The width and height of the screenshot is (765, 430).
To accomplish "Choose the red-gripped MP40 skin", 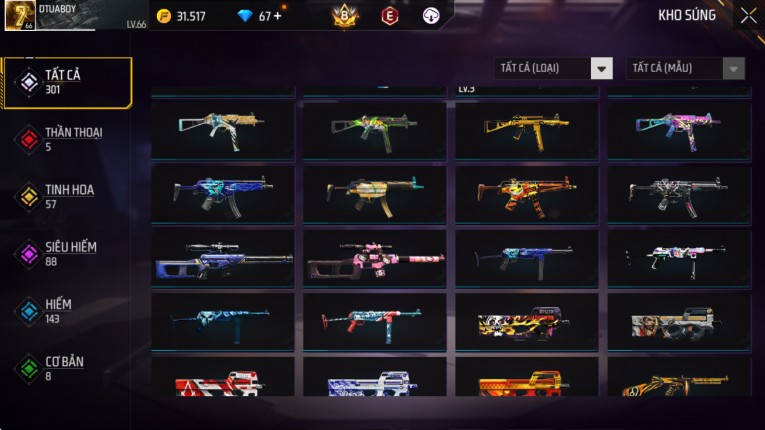I will [375, 322].
